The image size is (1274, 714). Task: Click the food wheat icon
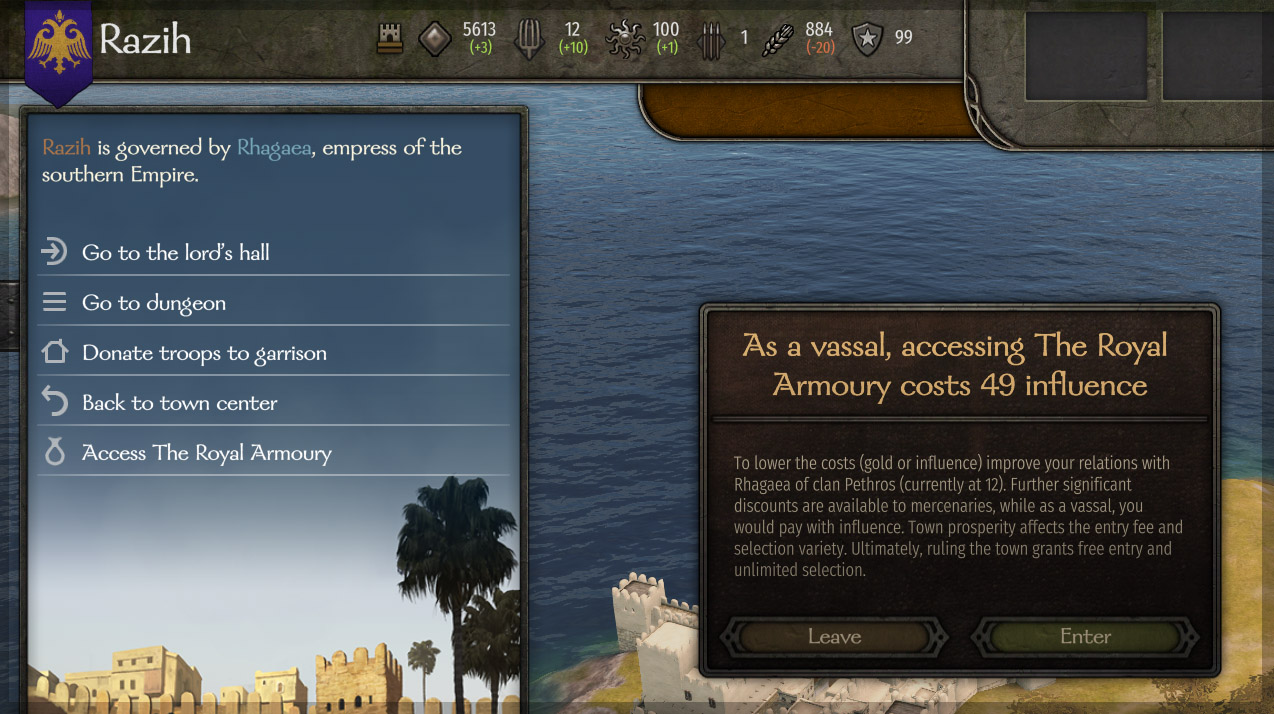pos(777,40)
